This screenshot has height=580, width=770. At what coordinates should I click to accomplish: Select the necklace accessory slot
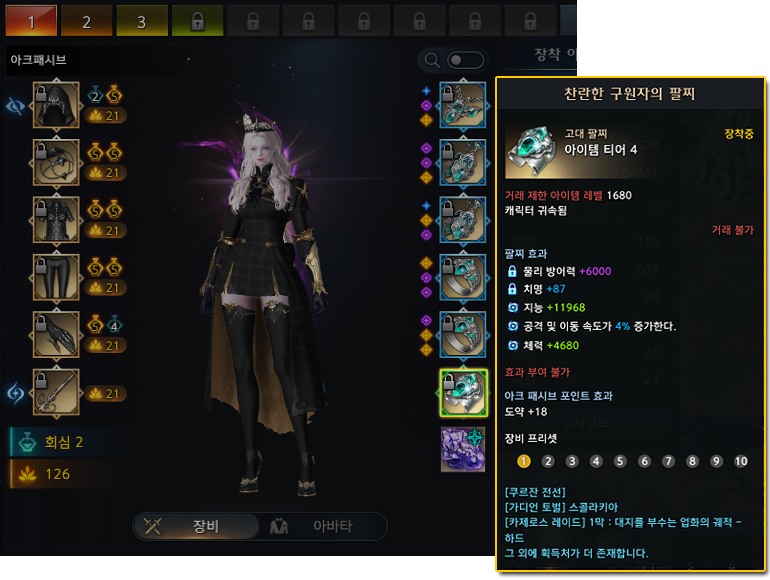click(x=464, y=105)
